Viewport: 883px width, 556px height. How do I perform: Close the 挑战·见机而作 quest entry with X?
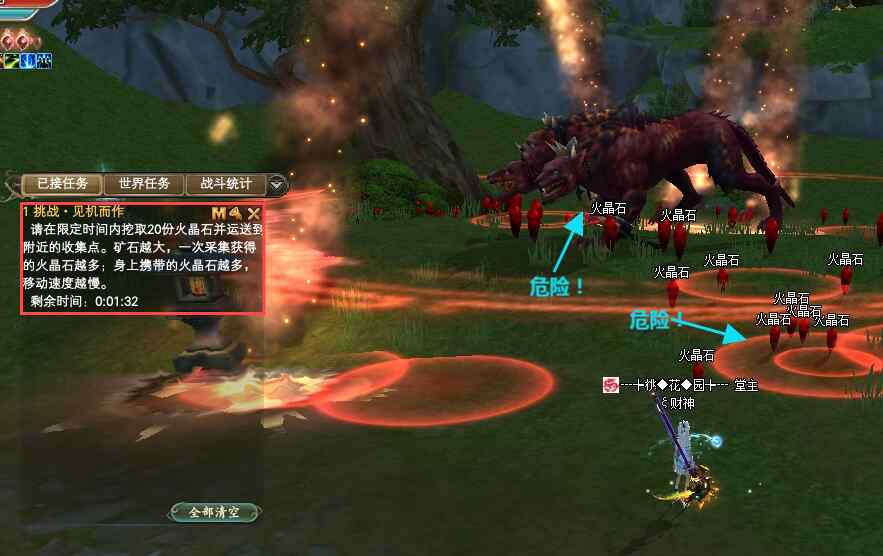coord(254,213)
